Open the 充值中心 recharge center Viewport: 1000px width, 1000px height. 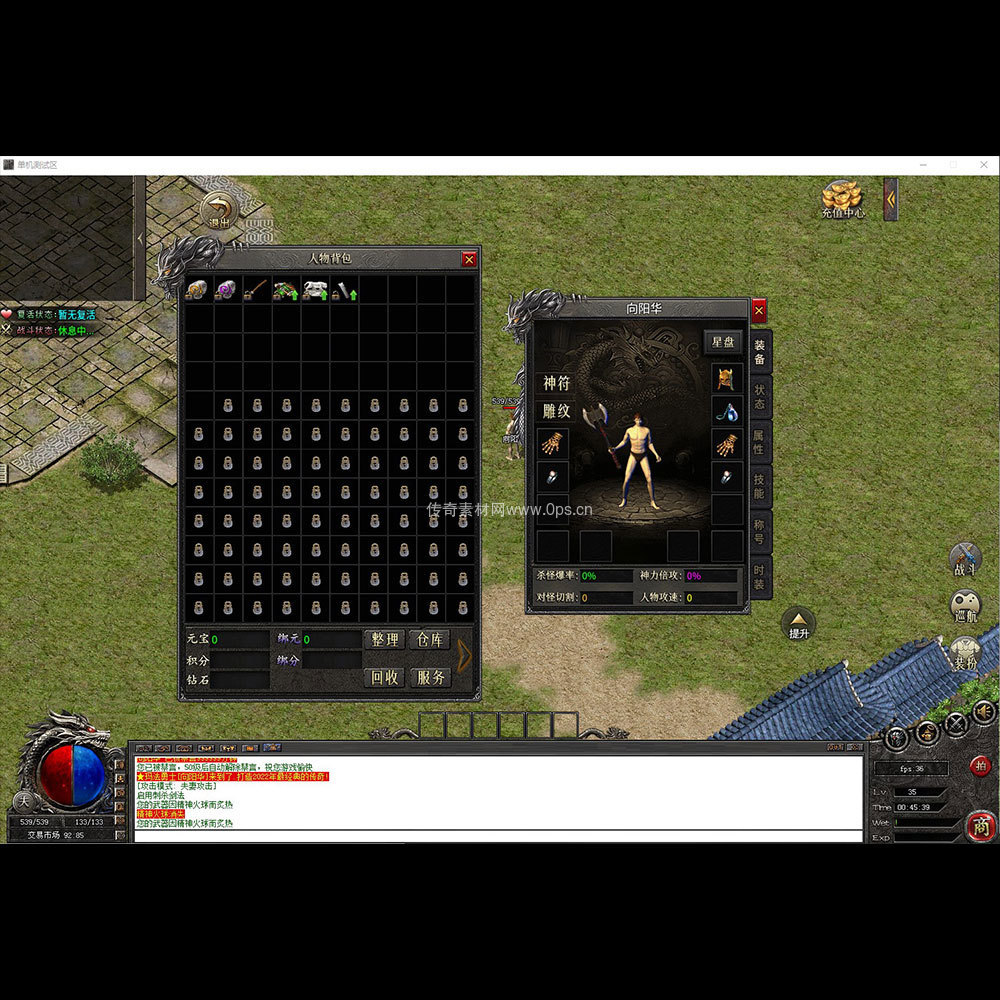tap(842, 198)
